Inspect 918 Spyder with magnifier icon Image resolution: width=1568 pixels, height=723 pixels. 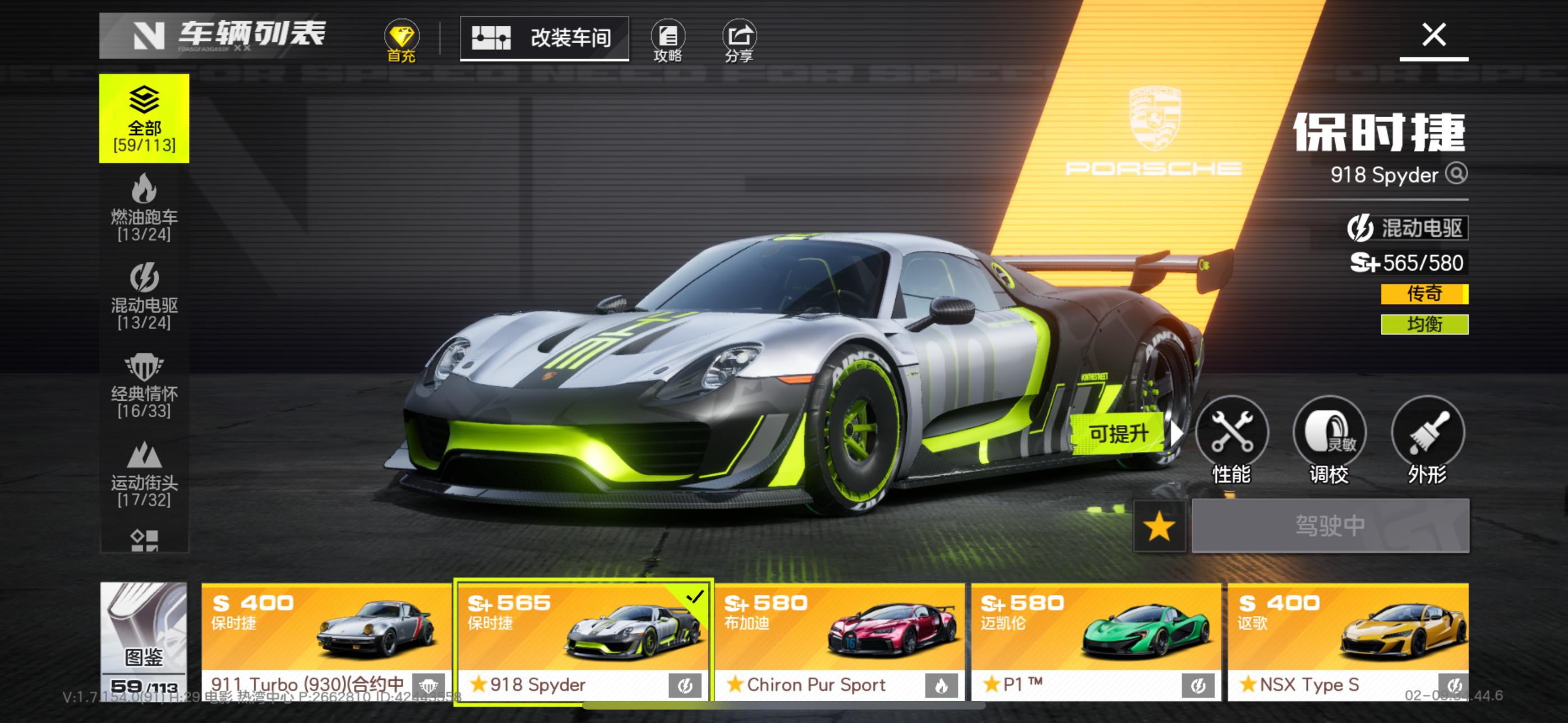click(x=1456, y=173)
